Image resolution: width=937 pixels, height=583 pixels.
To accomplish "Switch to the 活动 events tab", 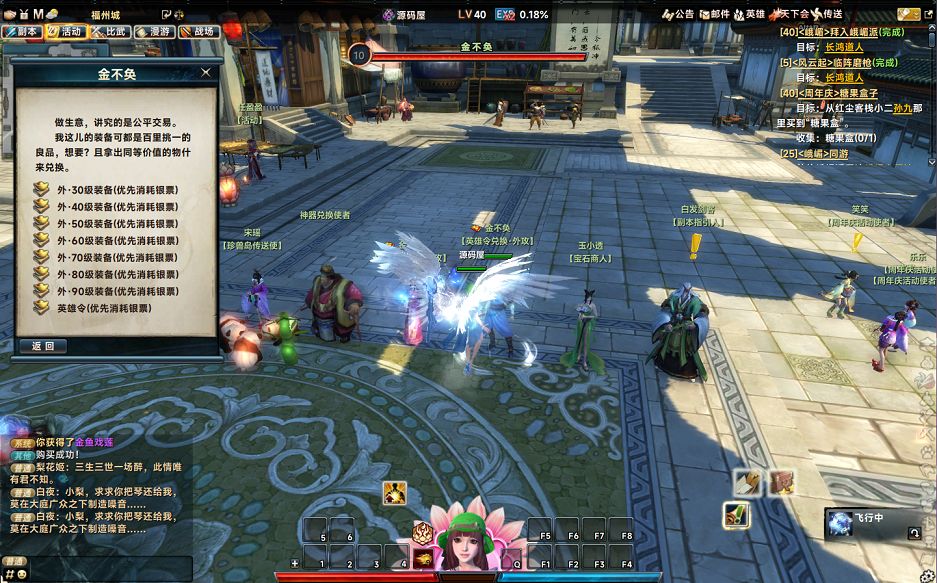I will [66, 31].
